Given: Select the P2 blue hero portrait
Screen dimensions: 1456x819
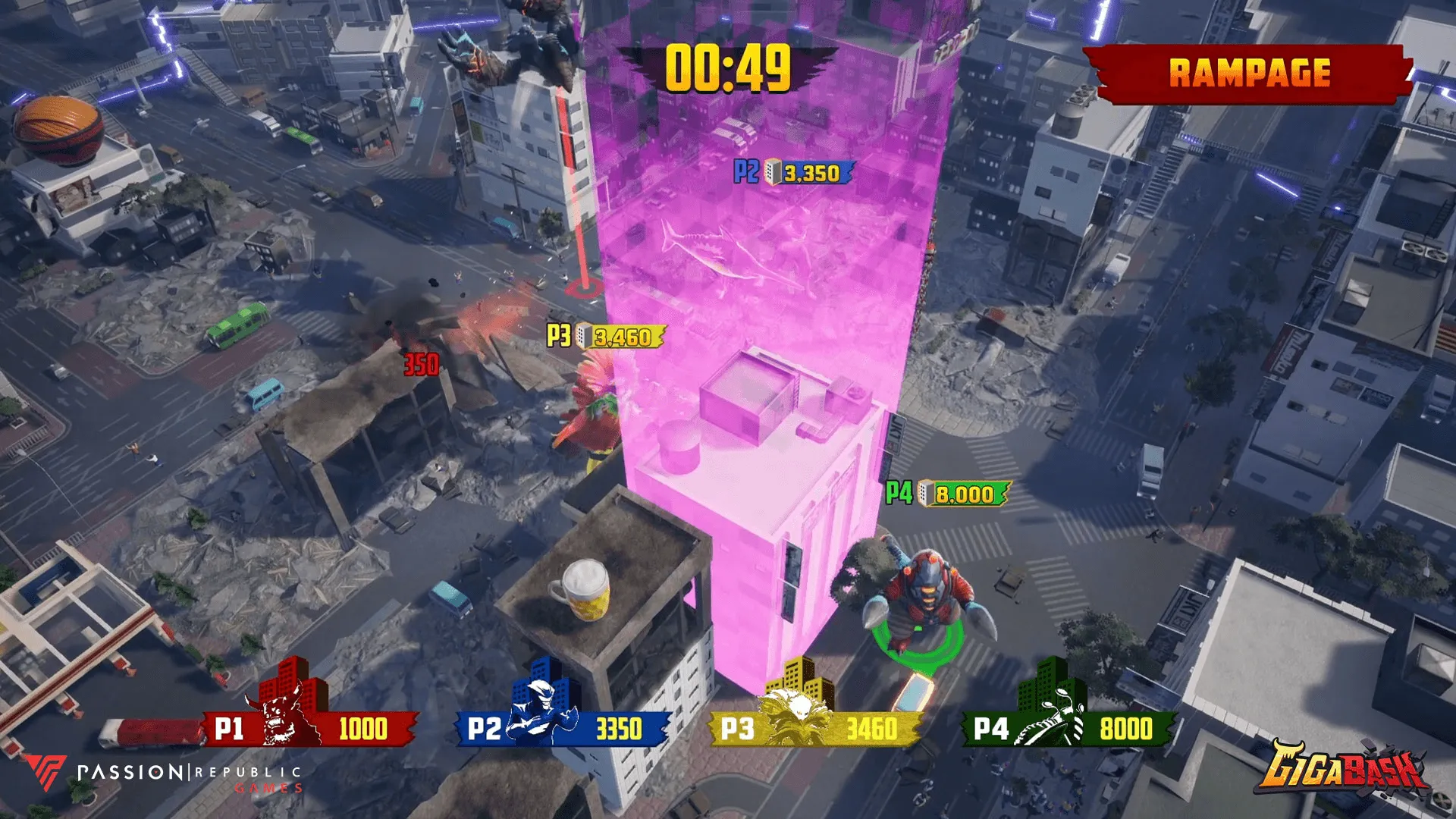Looking at the screenshot, I should click(540, 717).
